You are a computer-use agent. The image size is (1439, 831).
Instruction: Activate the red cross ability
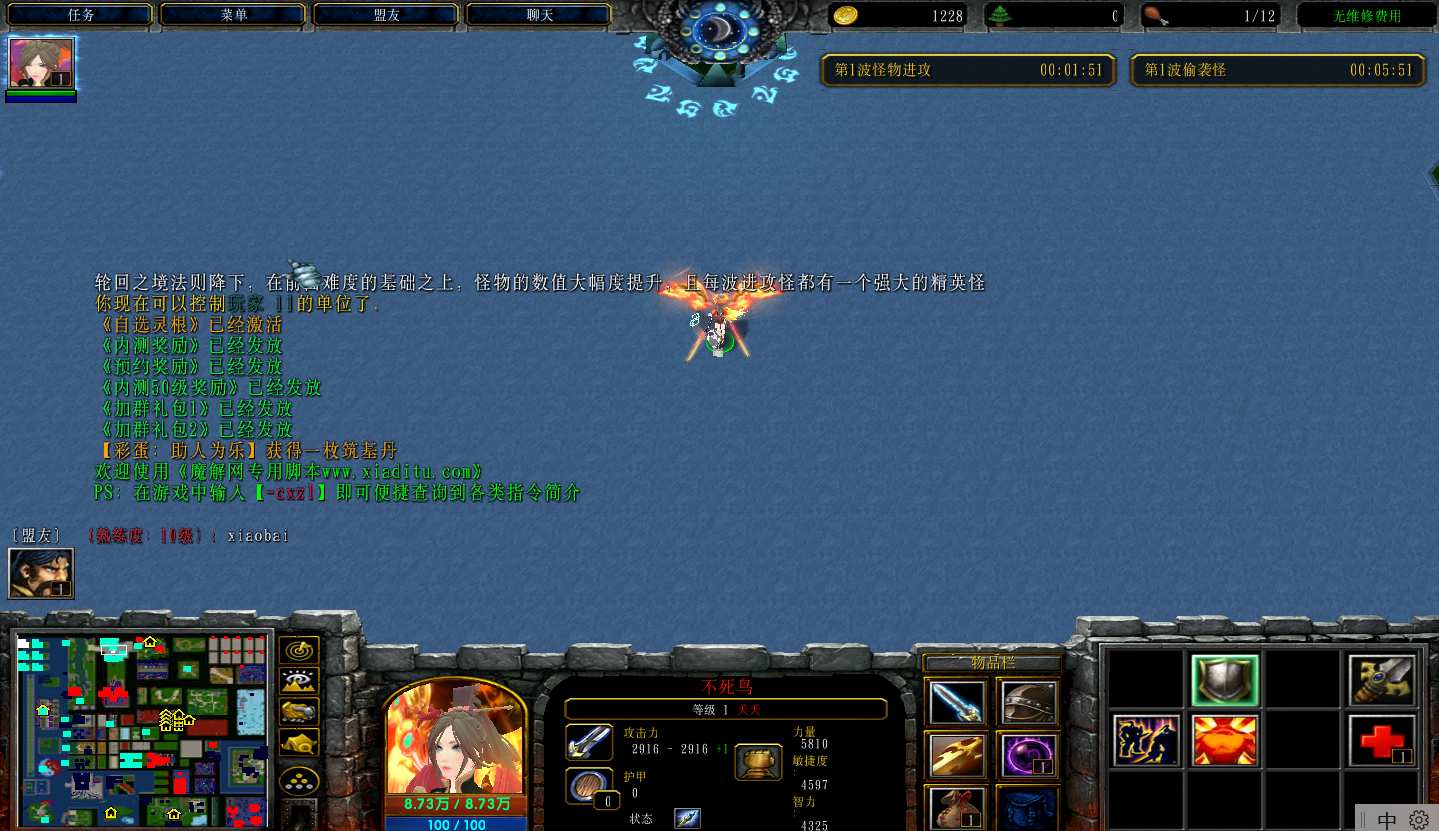[x=1381, y=740]
